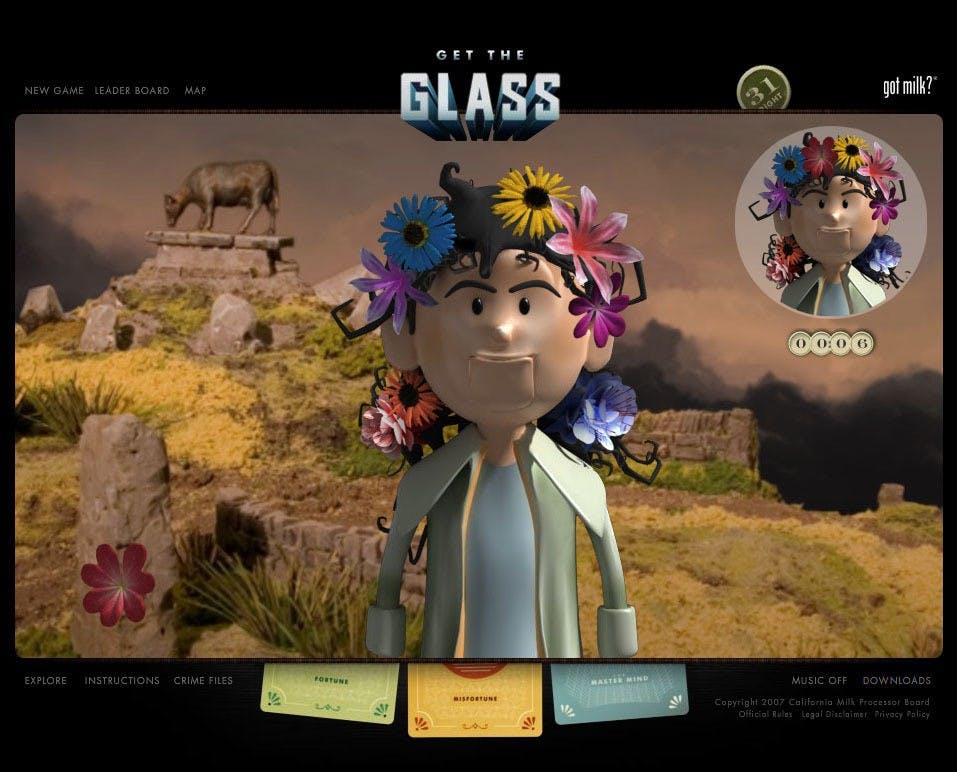Open the Explore section

(x=46, y=681)
